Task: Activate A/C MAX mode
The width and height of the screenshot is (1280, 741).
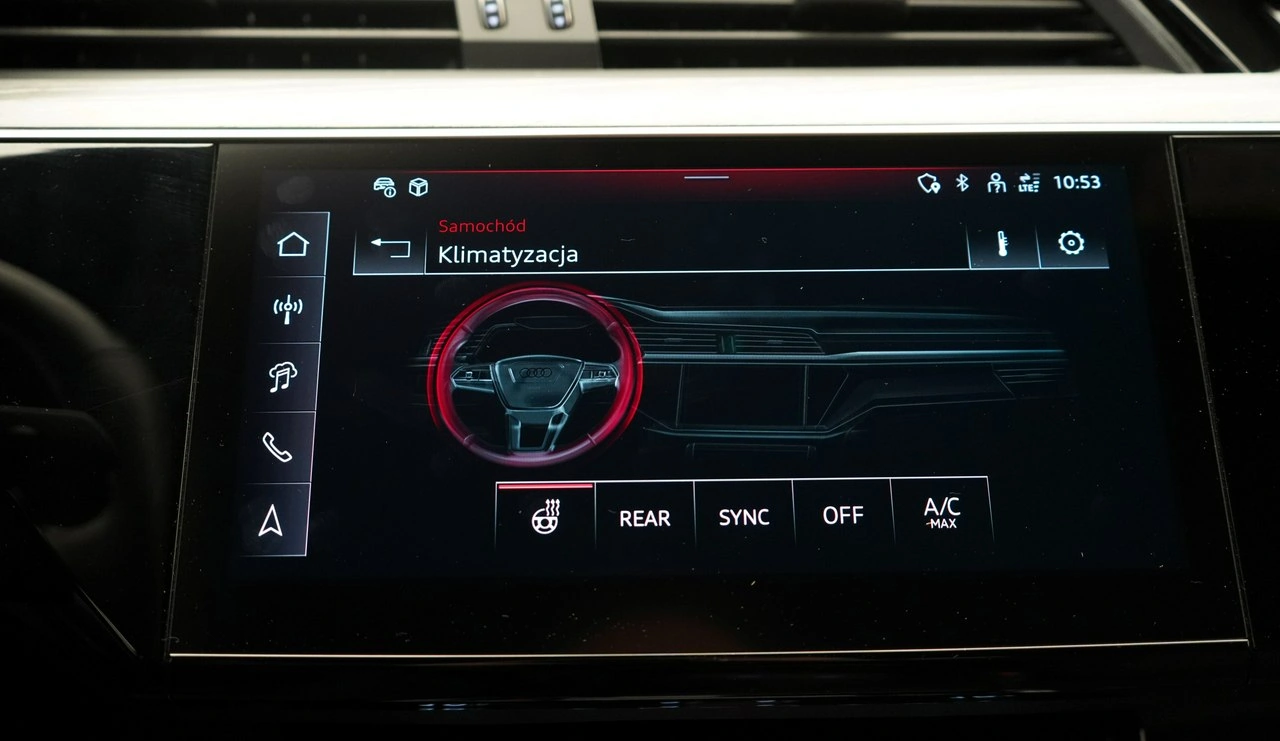Action: 940,516
